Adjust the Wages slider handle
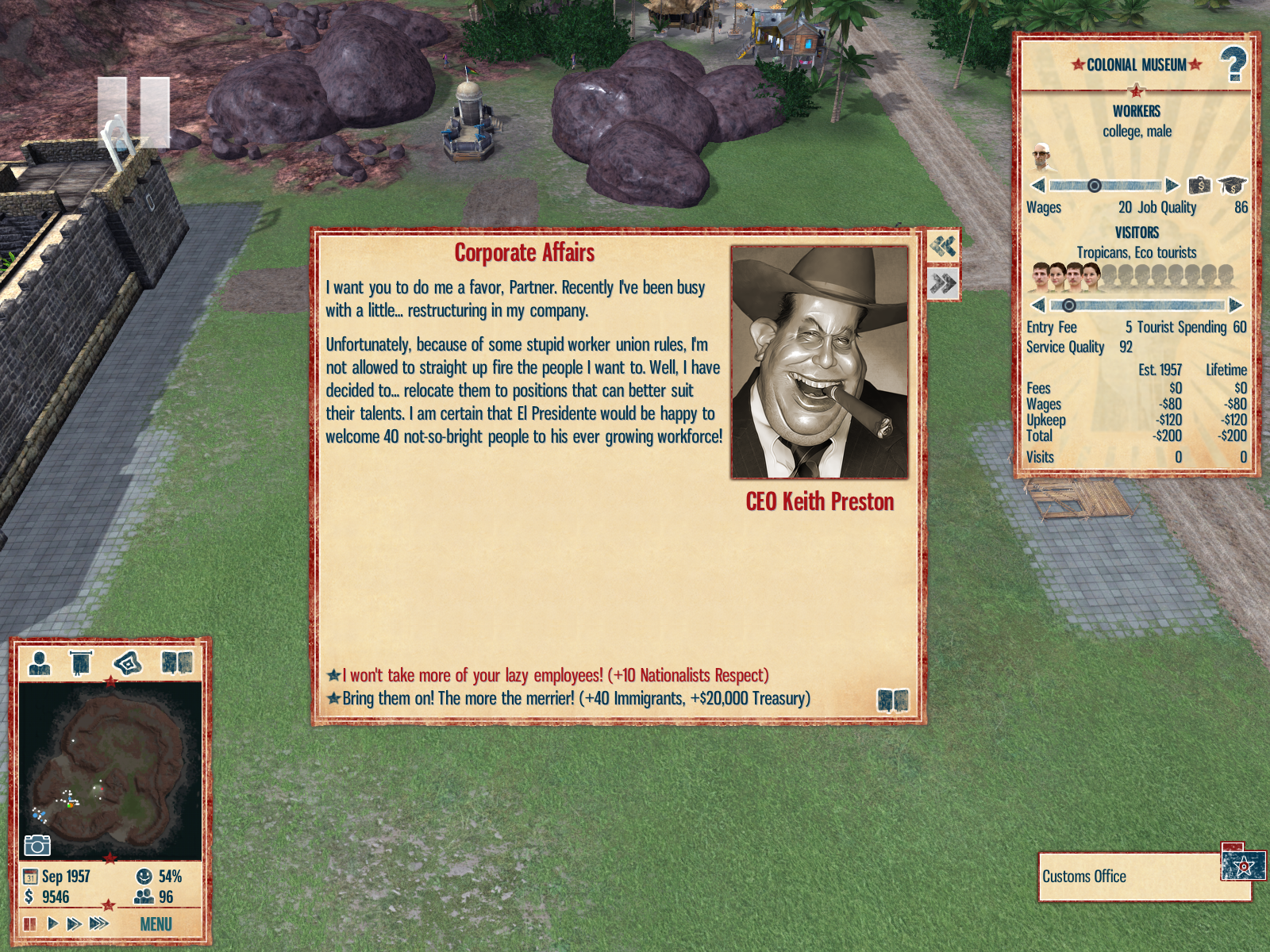1270x952 pixels. (x=1094, y=186)
